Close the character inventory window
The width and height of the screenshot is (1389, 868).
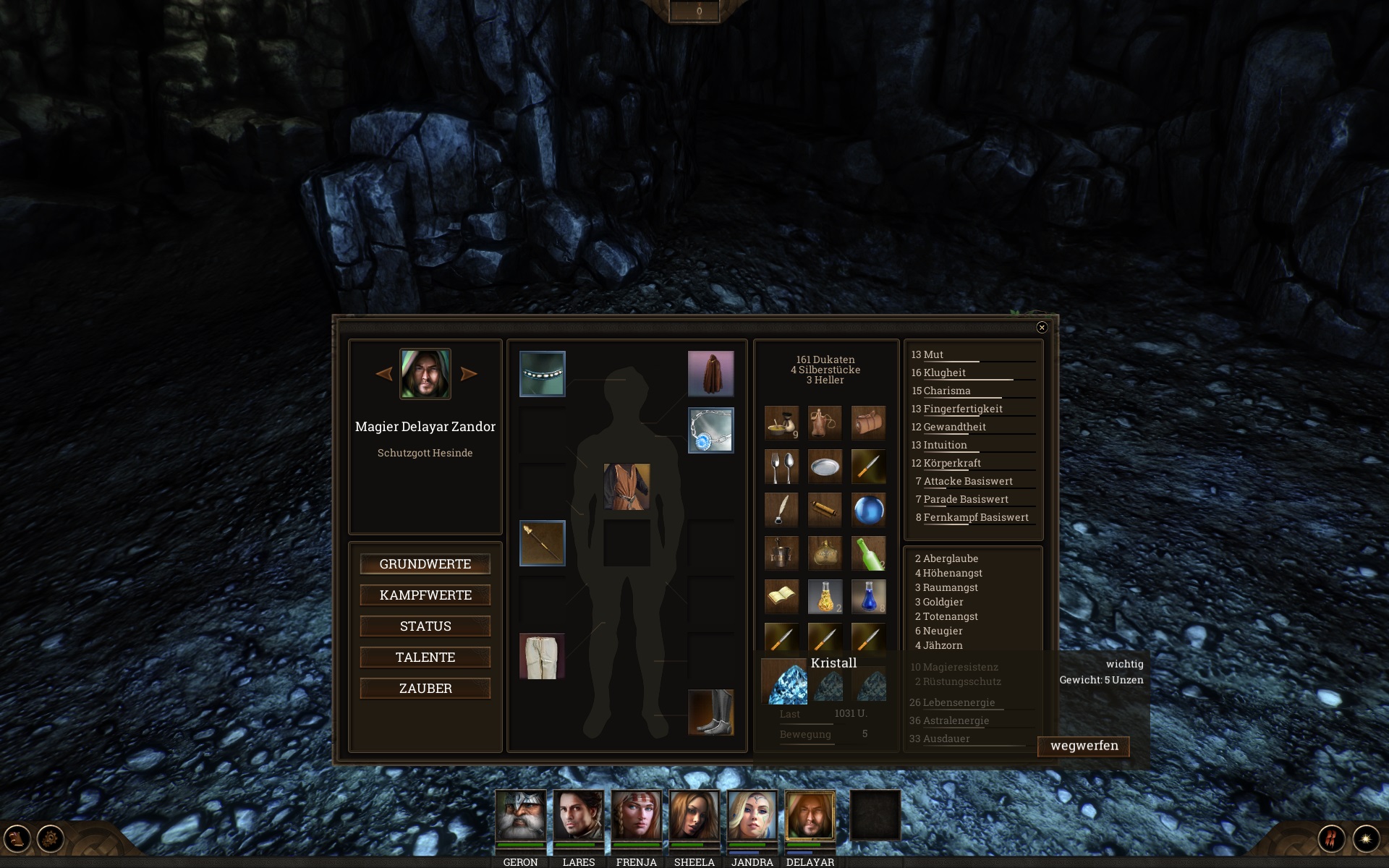(x=1042, y=328)
